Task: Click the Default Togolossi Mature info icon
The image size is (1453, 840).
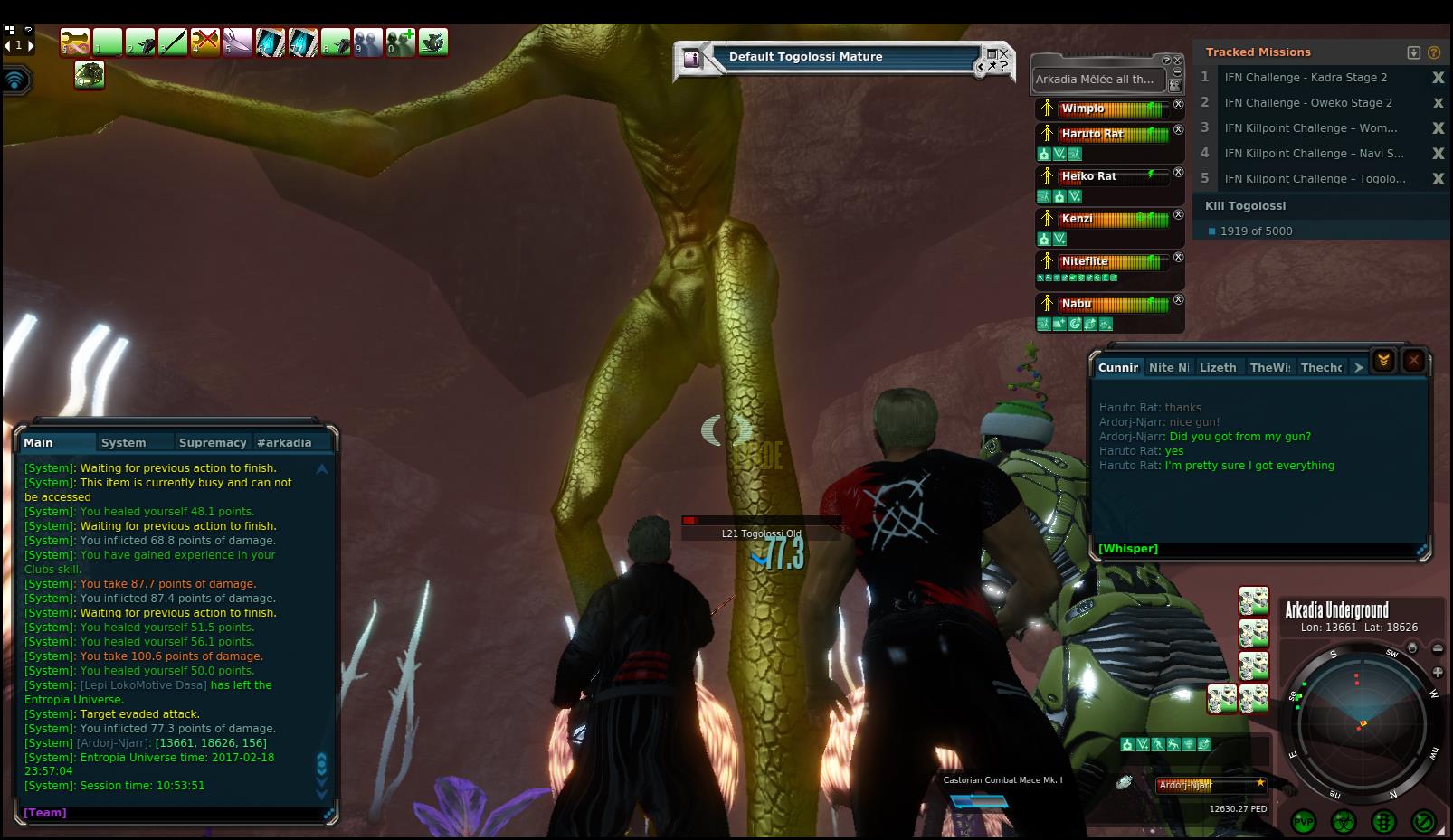Action: (692, 59)
